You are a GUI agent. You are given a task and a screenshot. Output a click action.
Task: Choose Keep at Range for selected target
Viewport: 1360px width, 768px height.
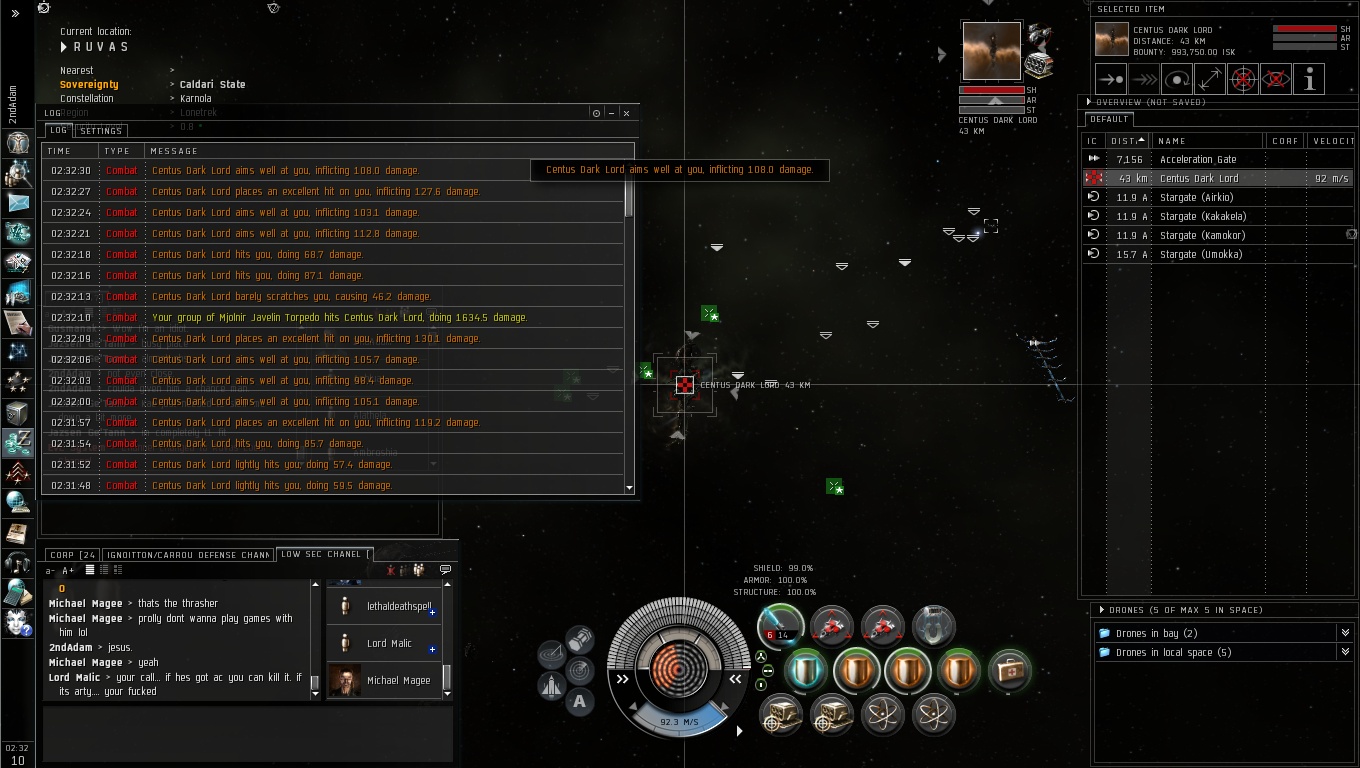point(1210,79)
